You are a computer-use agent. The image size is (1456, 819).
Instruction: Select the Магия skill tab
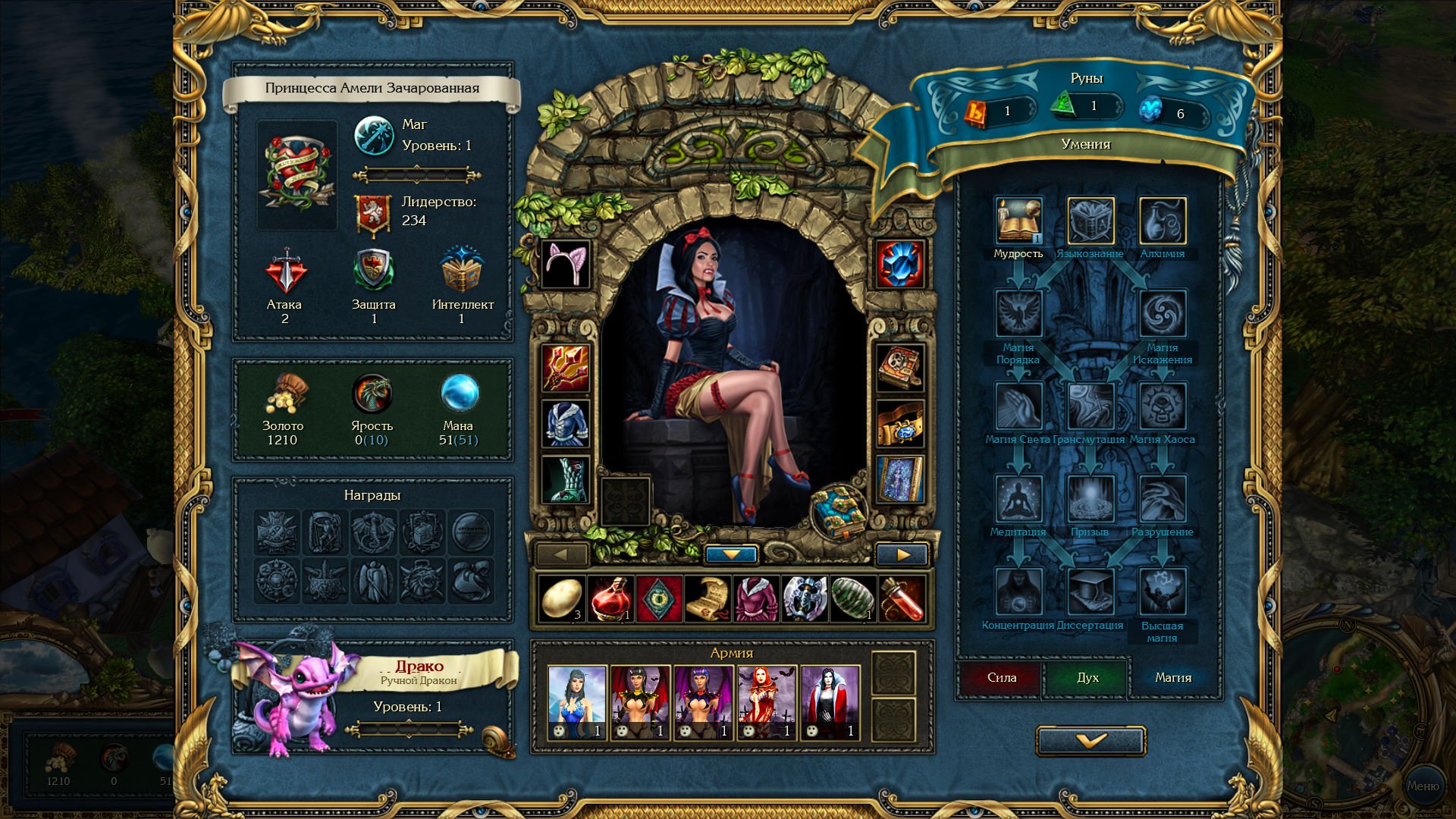(x=1173, y=677)
